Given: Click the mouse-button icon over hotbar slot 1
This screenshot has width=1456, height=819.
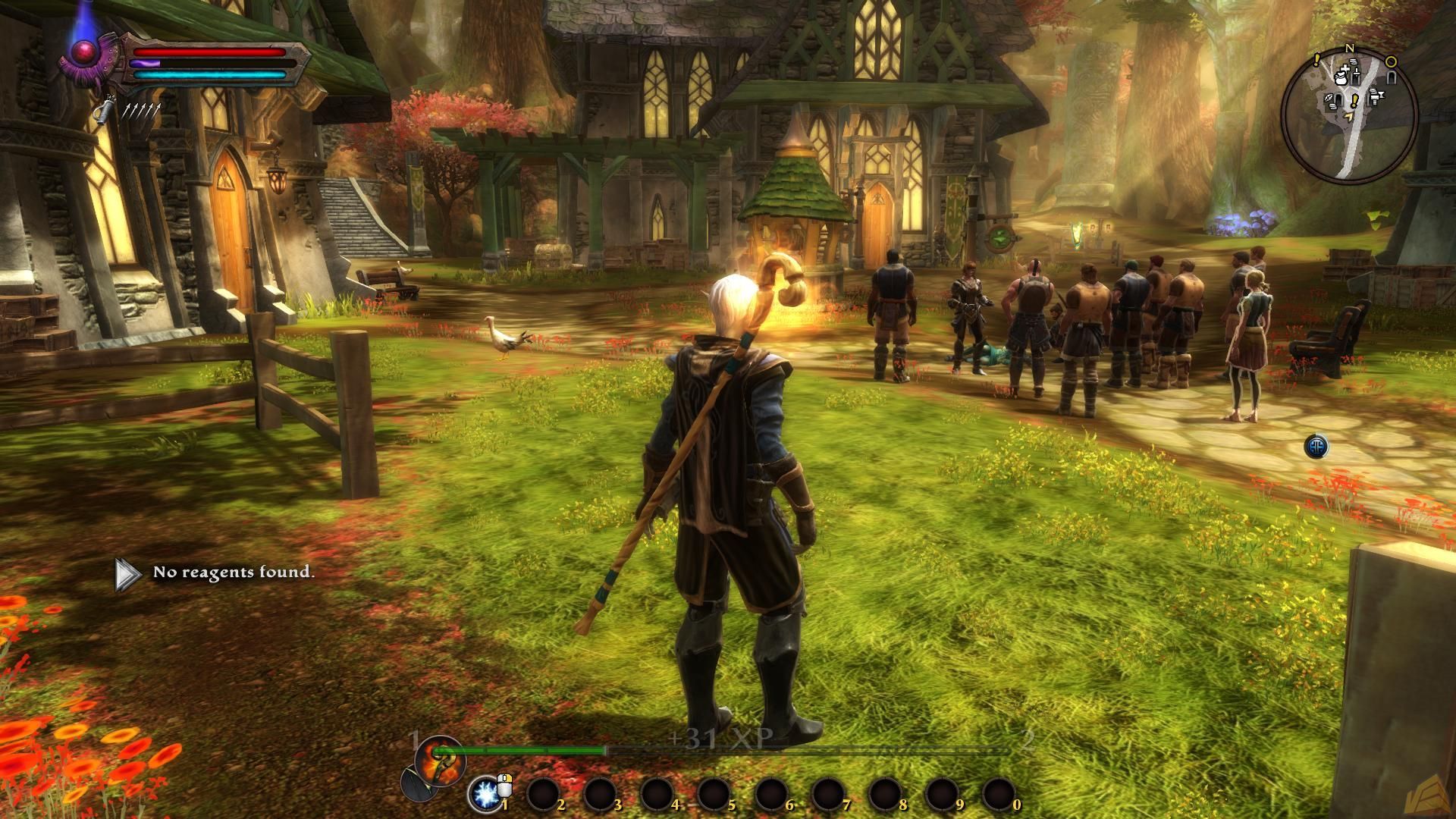Looking at the screenshot, I should click(506, 785).
